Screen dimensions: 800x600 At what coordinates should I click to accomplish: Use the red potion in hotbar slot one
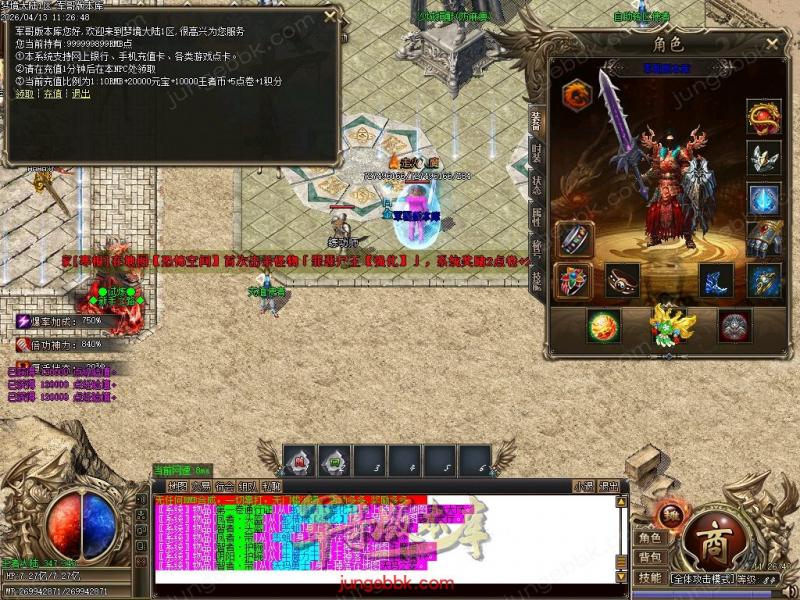299,460
